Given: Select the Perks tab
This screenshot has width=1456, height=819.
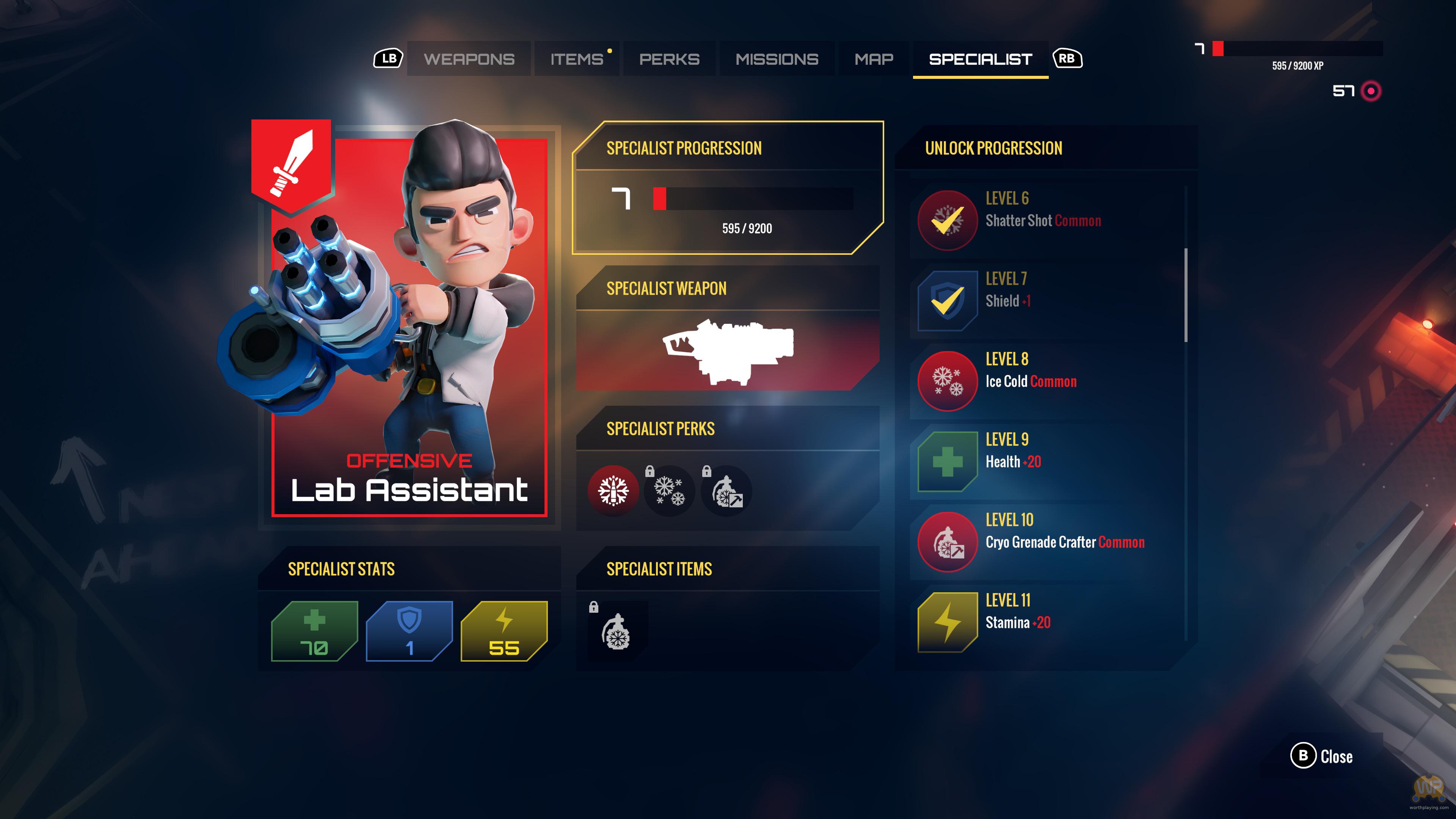Looking at the screenshot, I should (x=669, y=59).
